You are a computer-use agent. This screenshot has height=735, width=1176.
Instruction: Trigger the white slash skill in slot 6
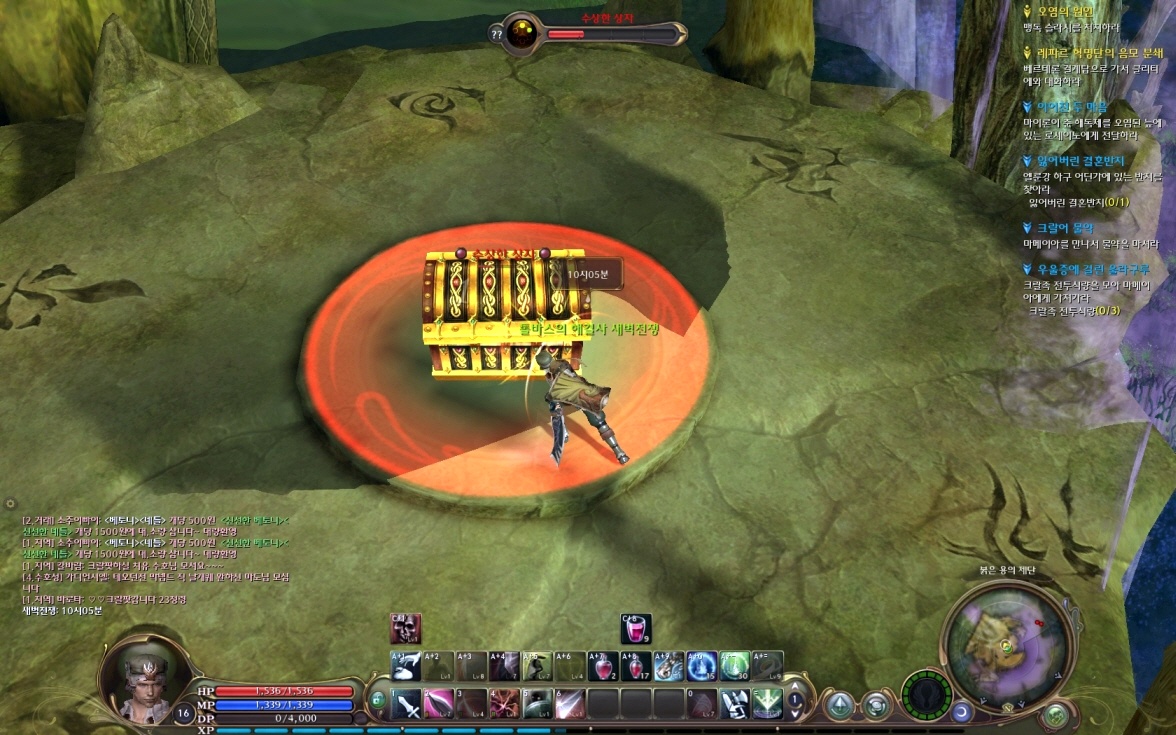570,704
